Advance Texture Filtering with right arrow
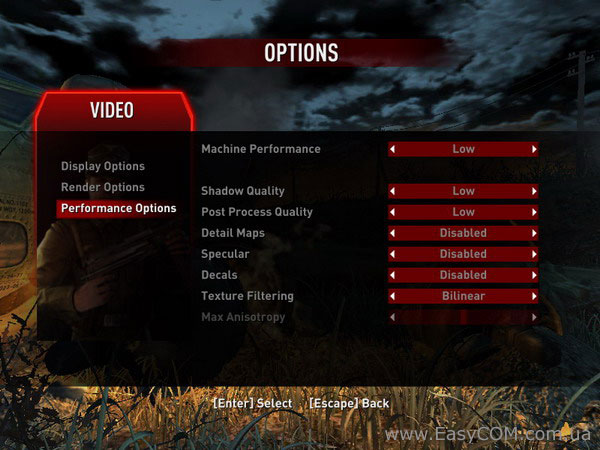600x450 pixels. tap(534, 296)
